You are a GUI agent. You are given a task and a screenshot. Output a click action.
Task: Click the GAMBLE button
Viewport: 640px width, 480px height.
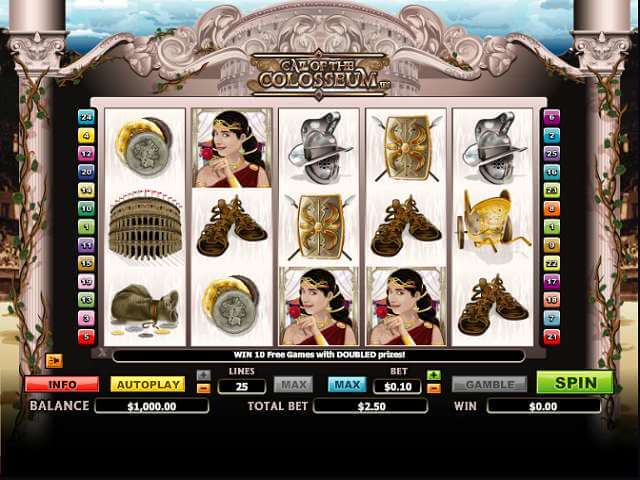point(489,384)
